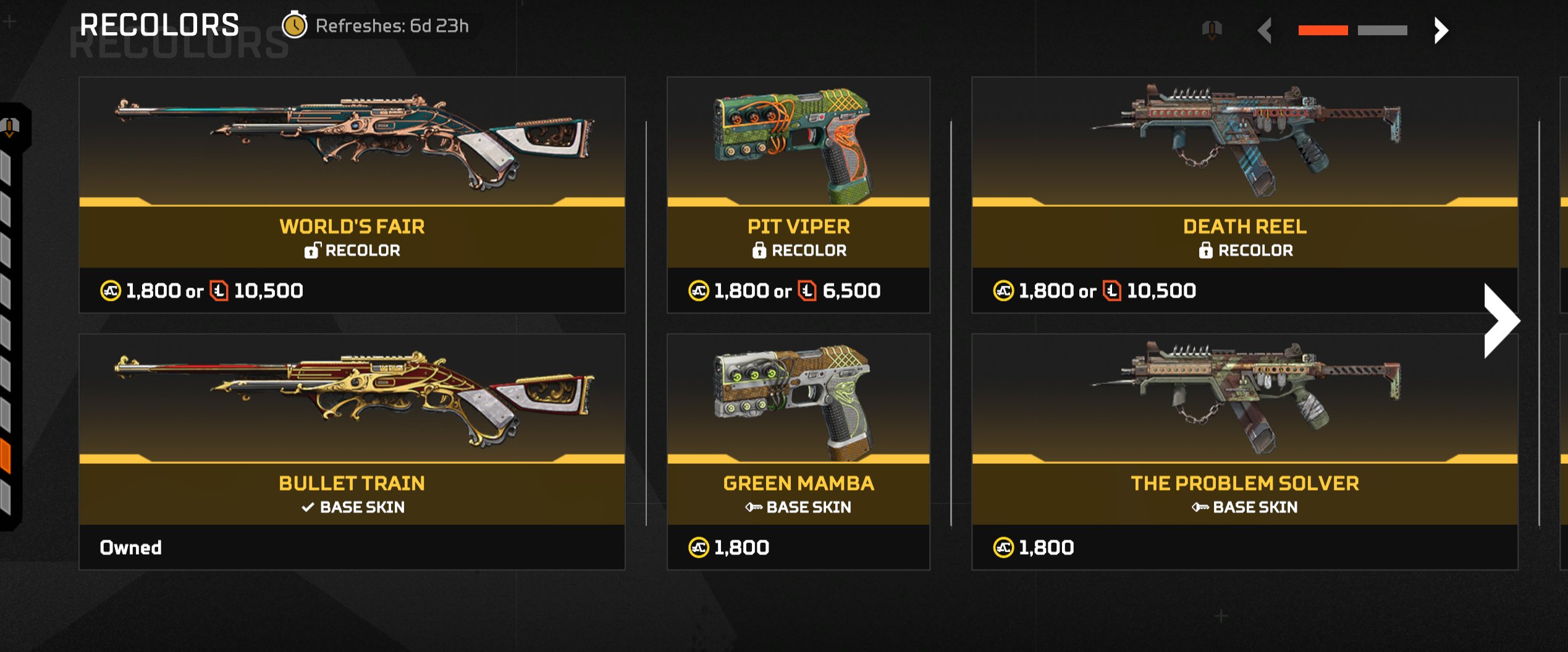Viewport: 1568px width, 652px height.
Task: Go to next page with small right arrow
Action: click(1441, 30)
